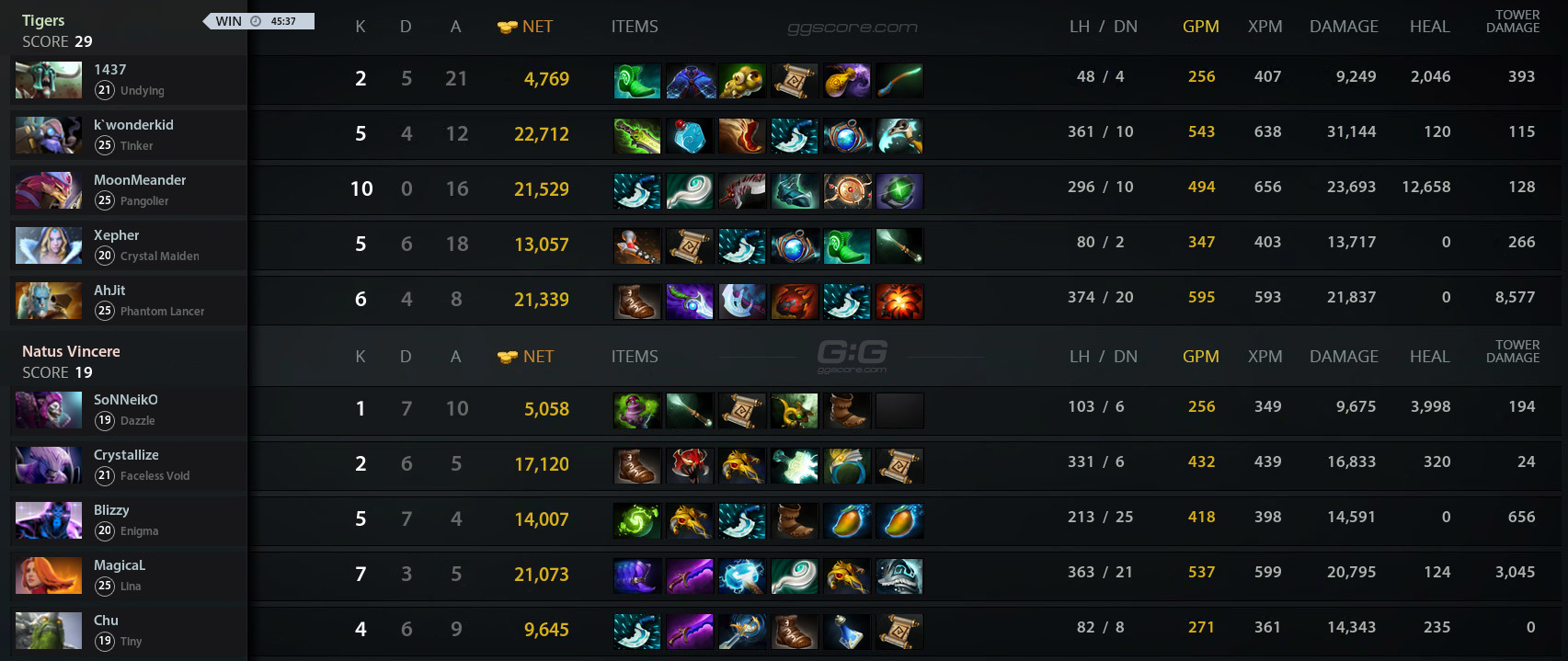
Task: Select Xepher's Crystal Maiden portrait
Action: pyautogui.click(x=49, y=245)
